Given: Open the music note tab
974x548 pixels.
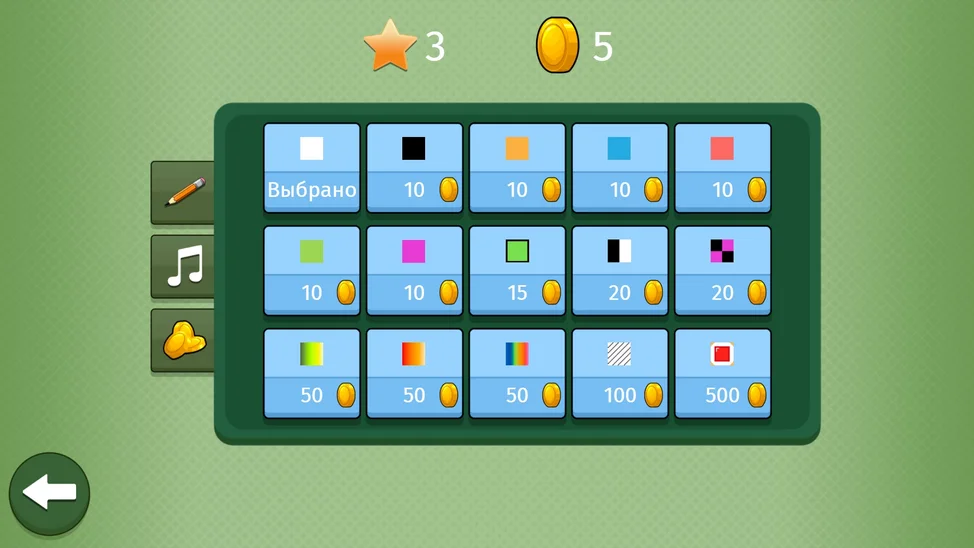Looking at the screenshot, I should point(184,267).
